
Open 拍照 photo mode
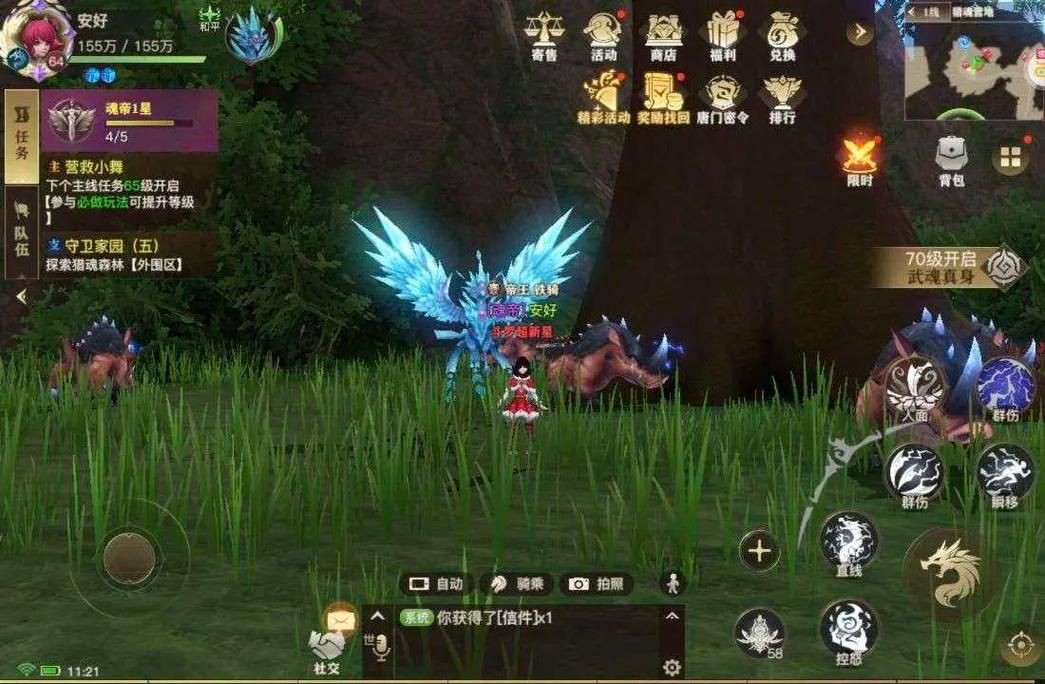pos(596,584)
